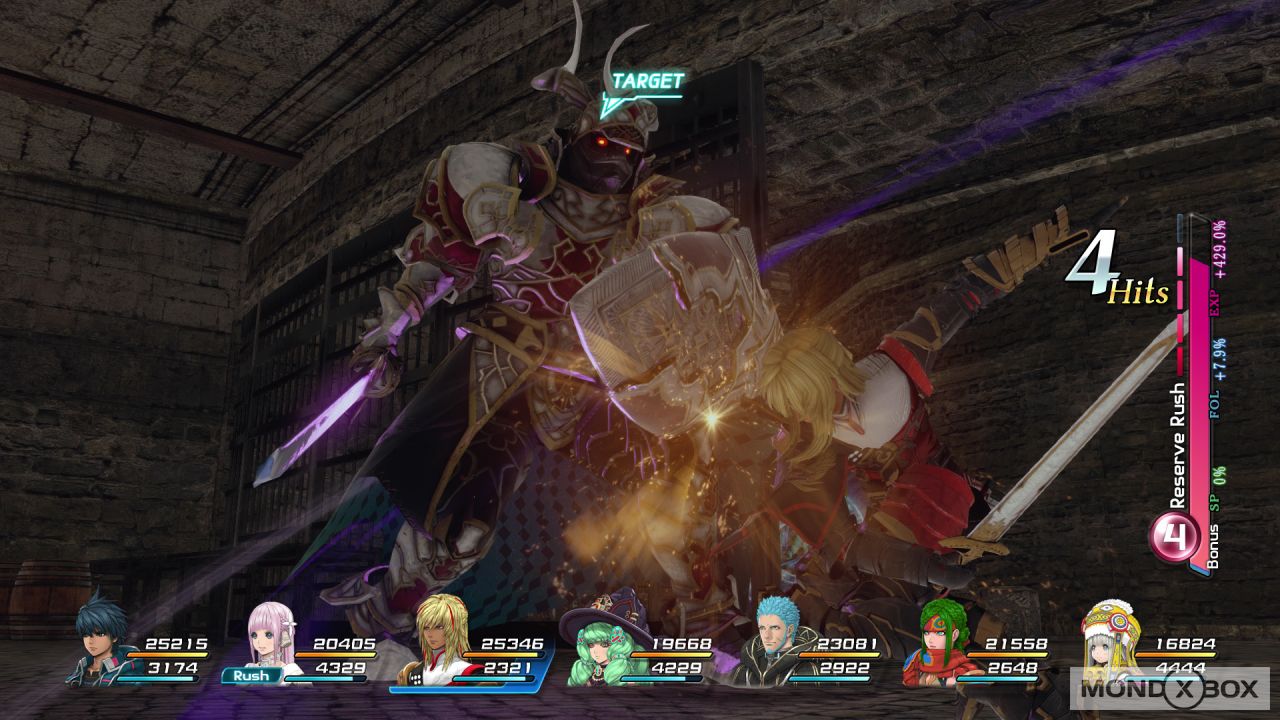
Task: Select the girl with white beaded hat portrait
Action: (1109, 640)
